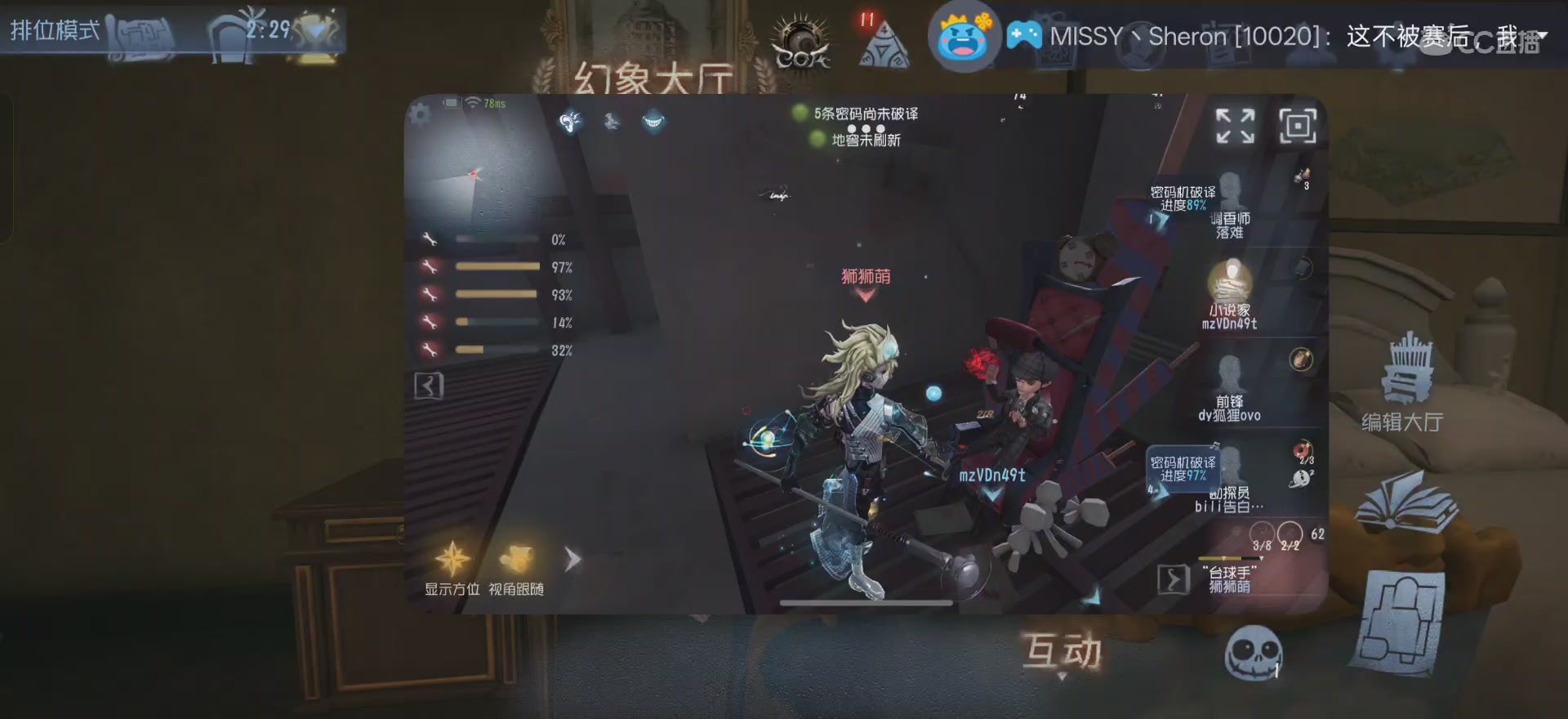The image size is (1568, 719).
Task: Open the skull emote icon near 互动
Action: (1254, 652)
